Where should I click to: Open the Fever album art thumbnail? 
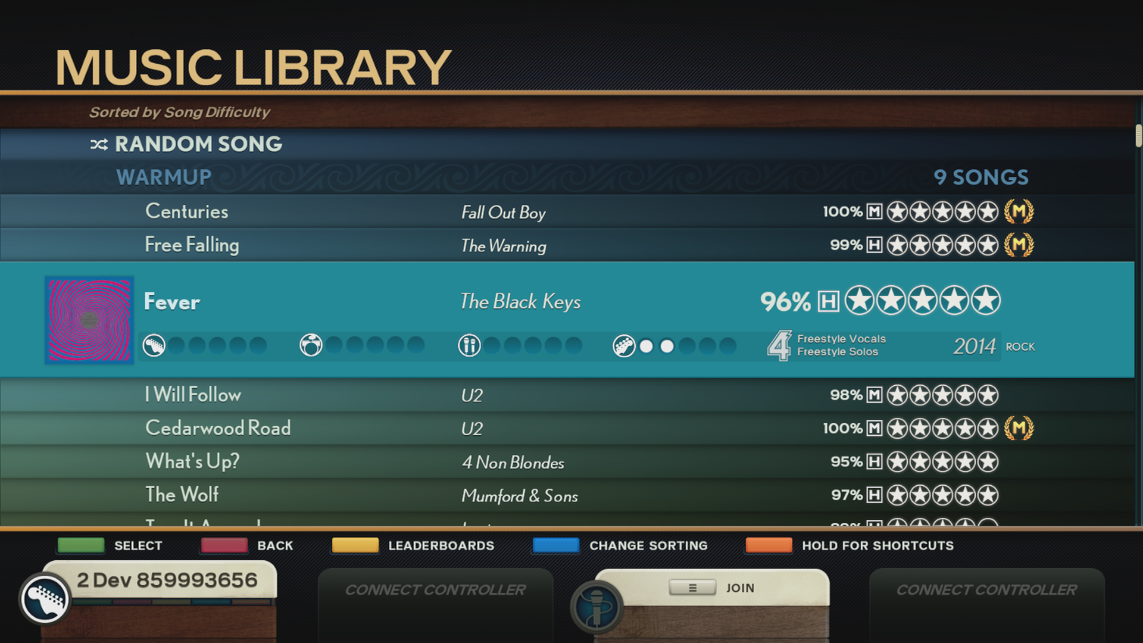pyautogui.click(x=89, y=320)
